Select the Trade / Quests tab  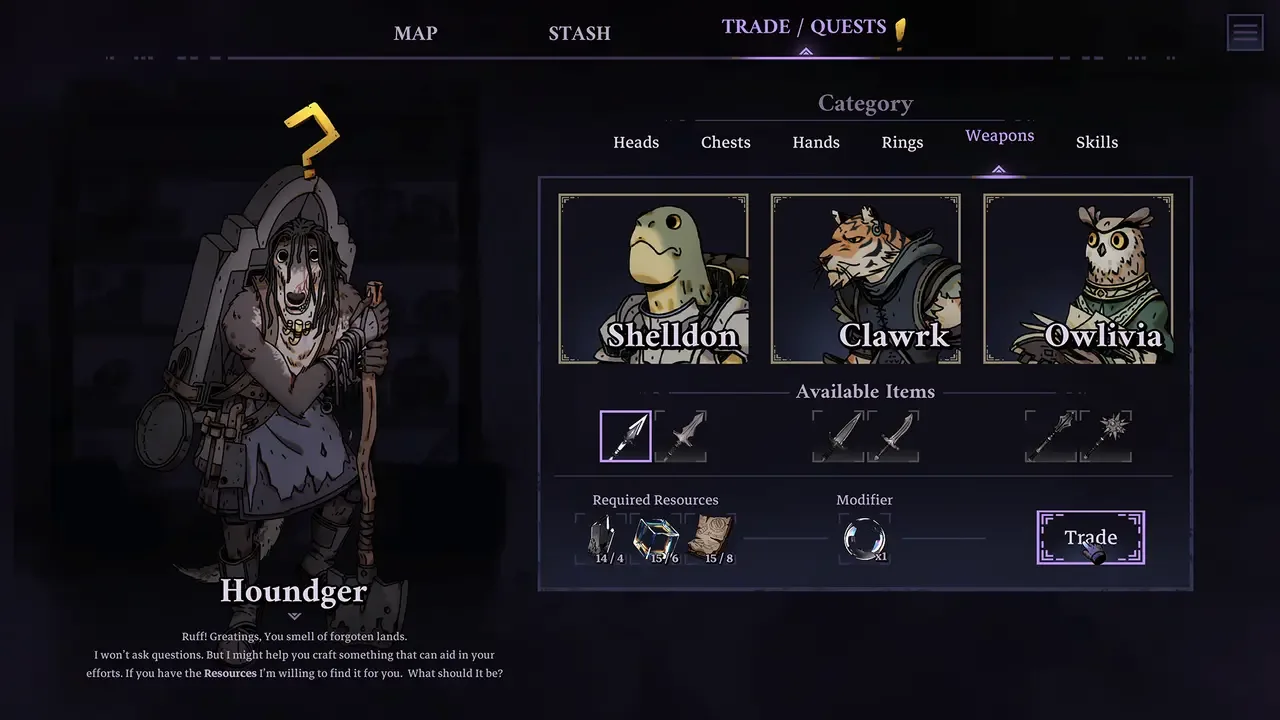pyautogui.click(x=804, y=27)
